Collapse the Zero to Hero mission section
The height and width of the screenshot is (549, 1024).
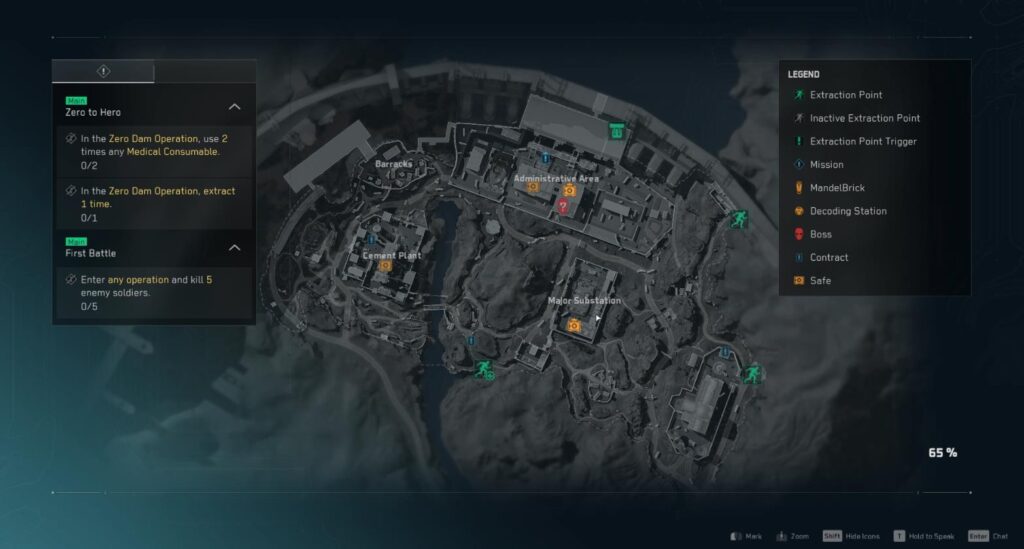tap(234, 106)
